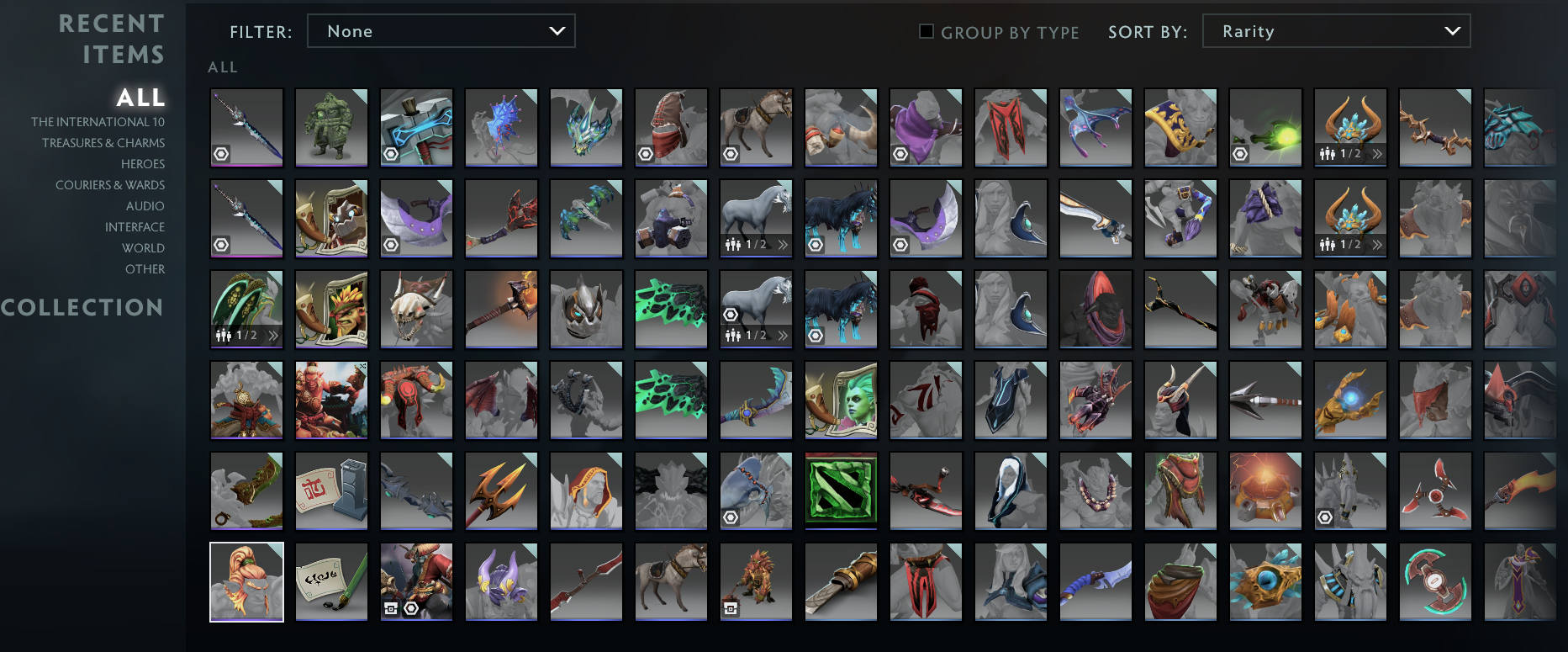
Task: Click the gem socket icon on the purple sword
Action: pyautogui.click(x=223, y=154)
